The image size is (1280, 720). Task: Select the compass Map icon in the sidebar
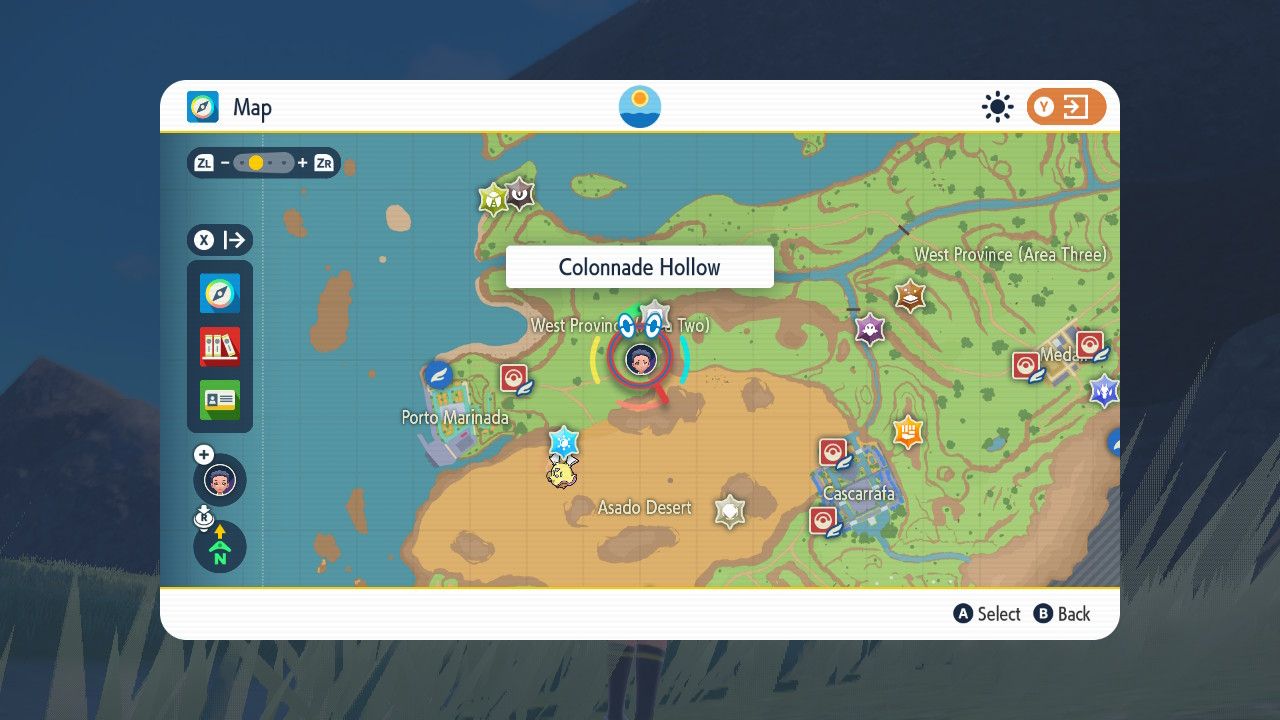tap(219, 293)
